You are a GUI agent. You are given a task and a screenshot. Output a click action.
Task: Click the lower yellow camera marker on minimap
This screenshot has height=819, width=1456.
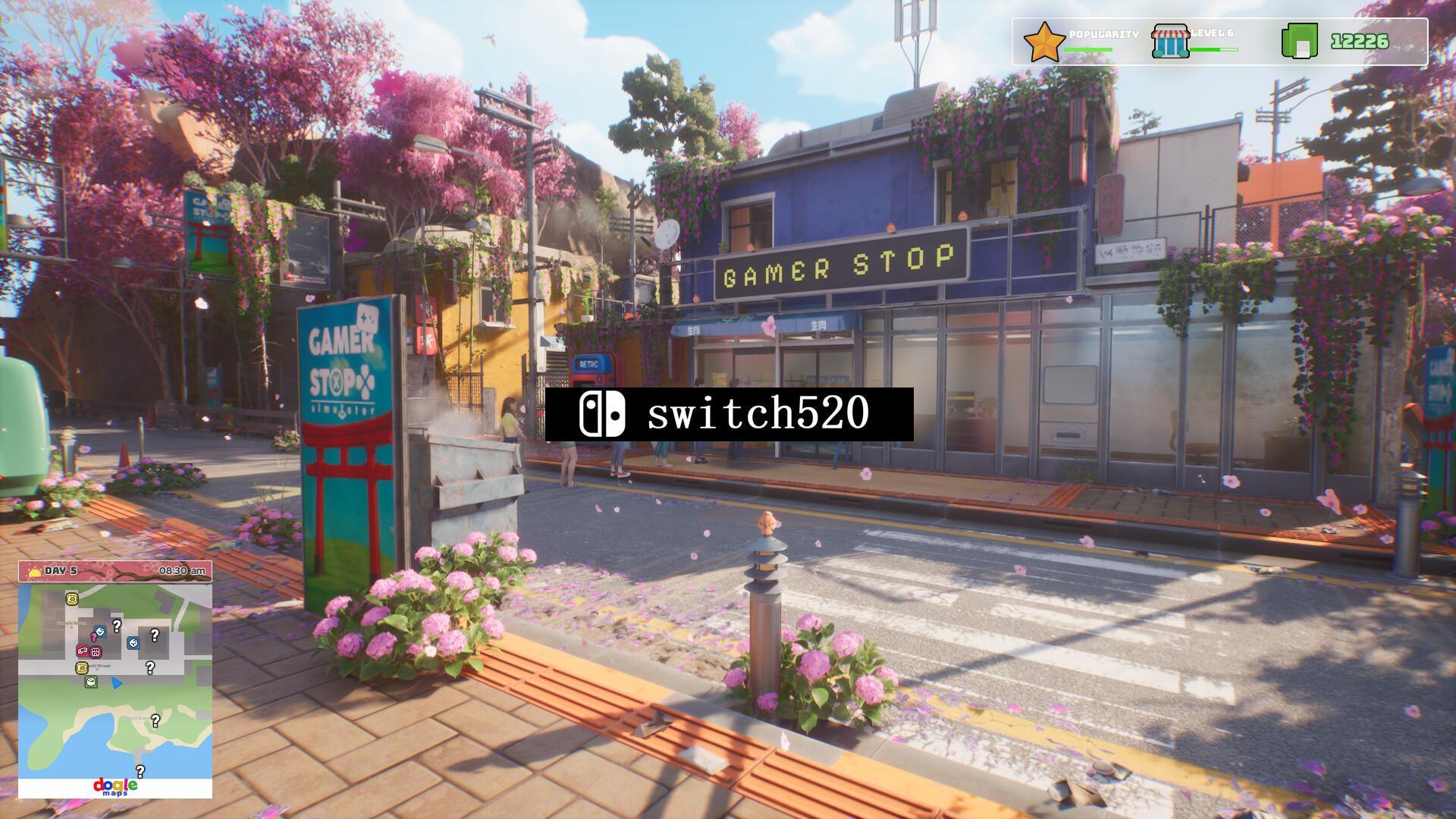point(82,668)
